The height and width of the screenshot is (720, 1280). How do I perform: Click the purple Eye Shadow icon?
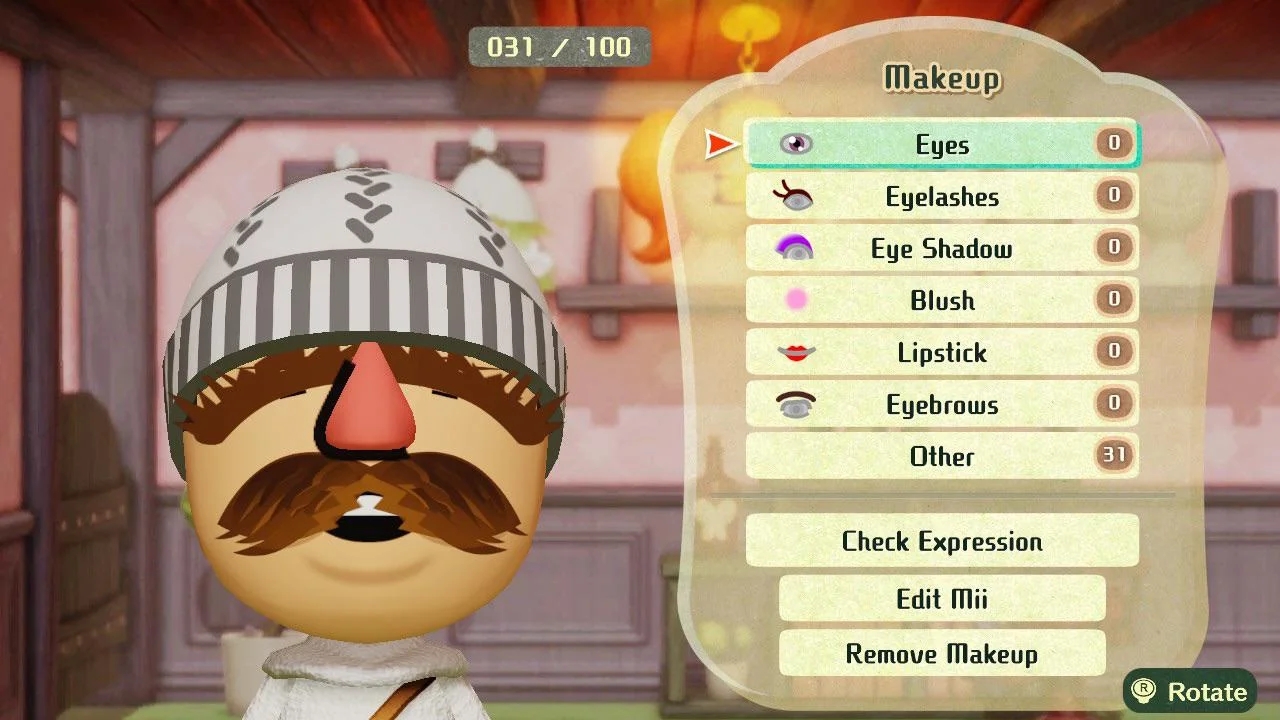point(795,248)
